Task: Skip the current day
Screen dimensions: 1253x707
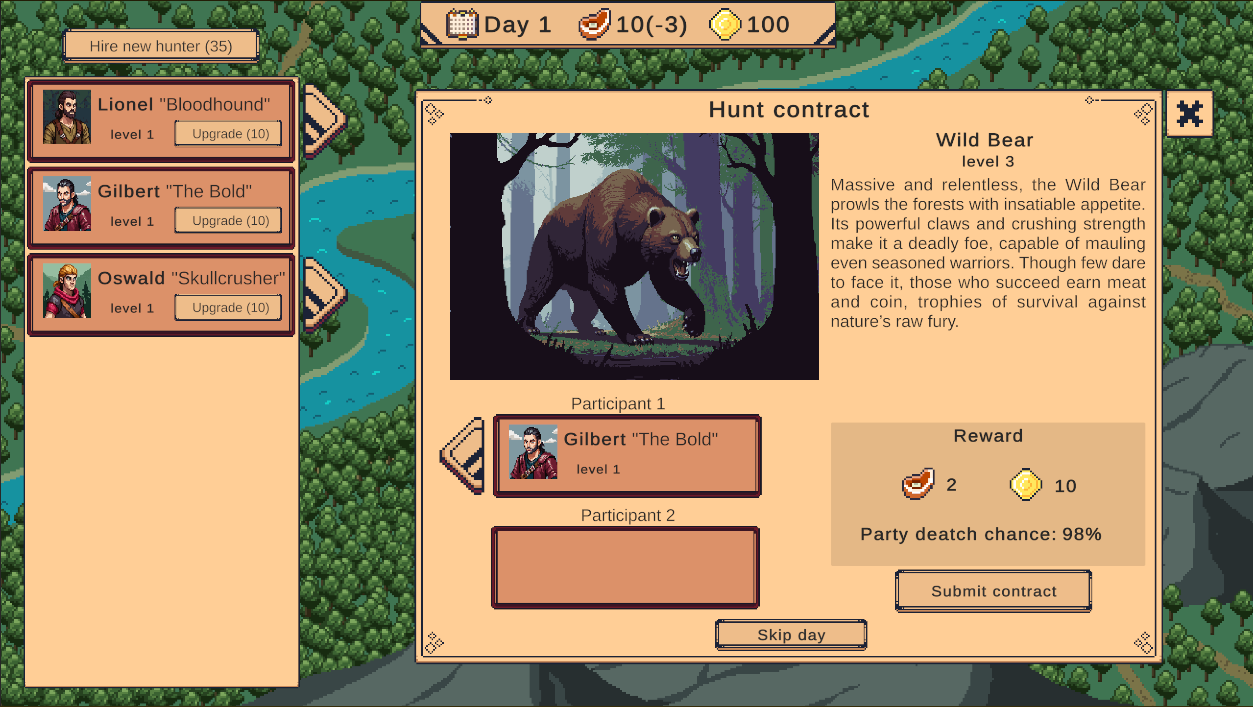Action: click(x=791, y=635)
